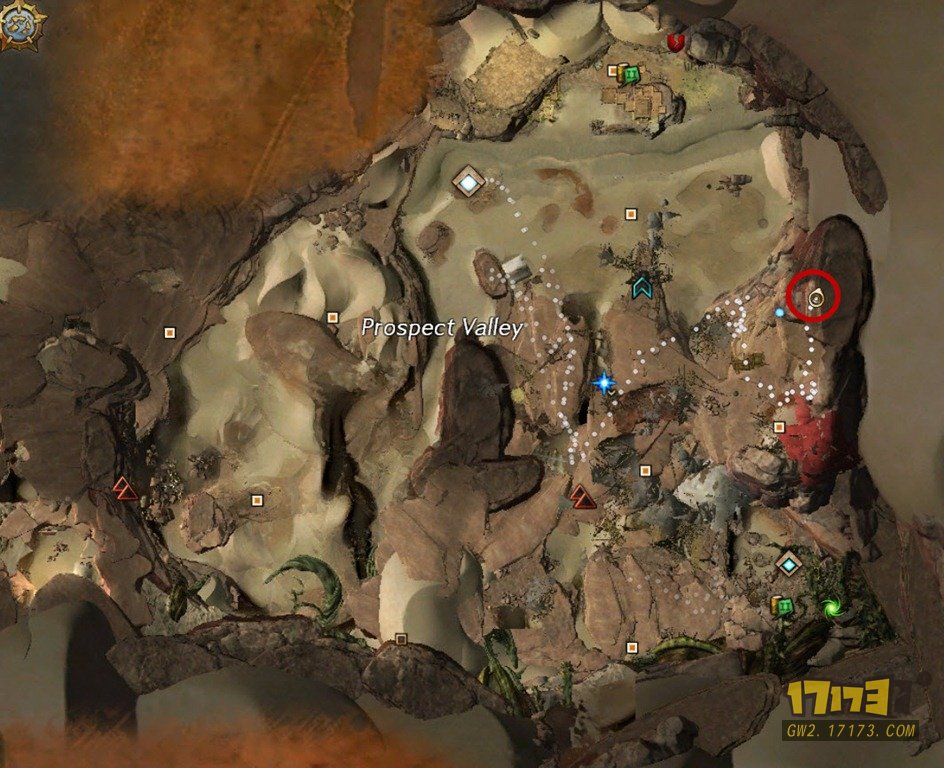Viewport: 944px width, 768px height.
Task: Click the blue star marker
Action: click(603, 382)
